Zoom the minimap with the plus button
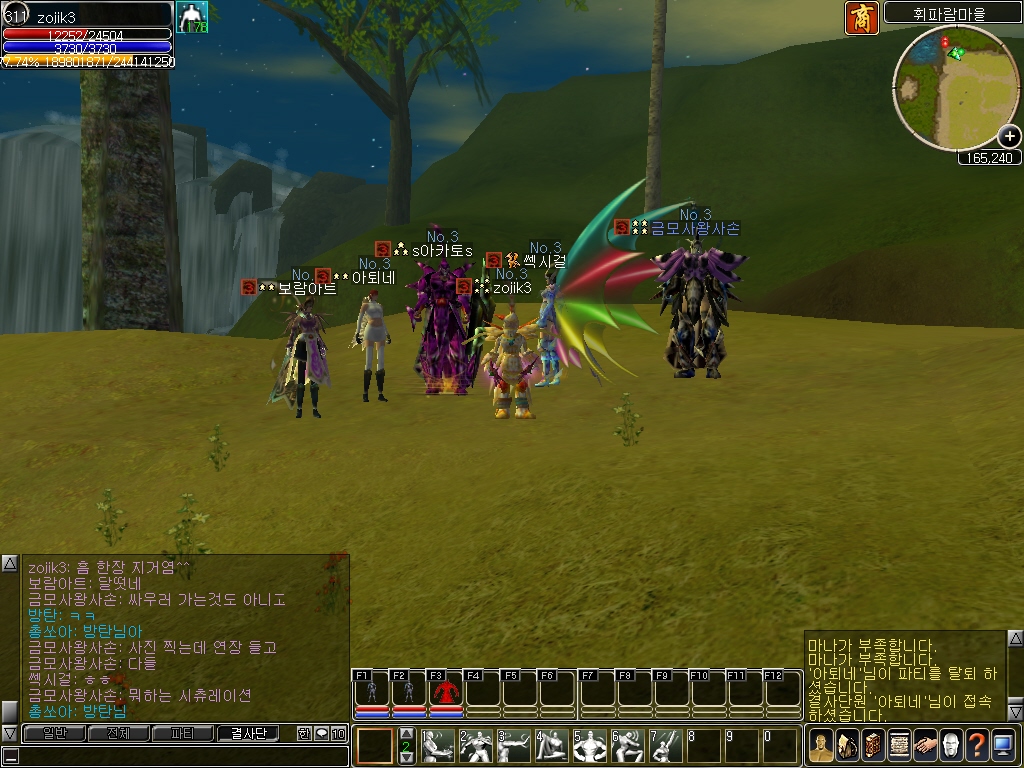The width and height of the screenshot is (1024, 768). pos(1009,137)
